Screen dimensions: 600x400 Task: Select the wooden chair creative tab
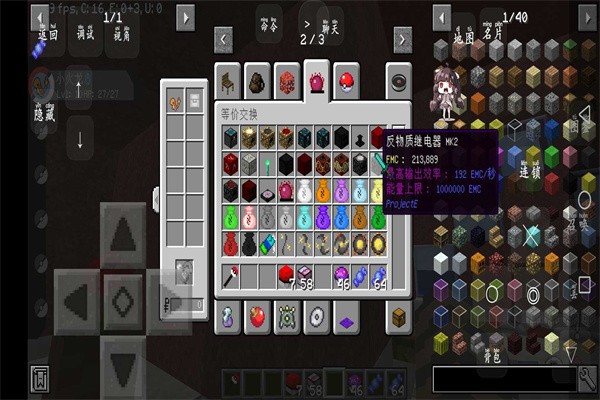click(x=228, y=80)
